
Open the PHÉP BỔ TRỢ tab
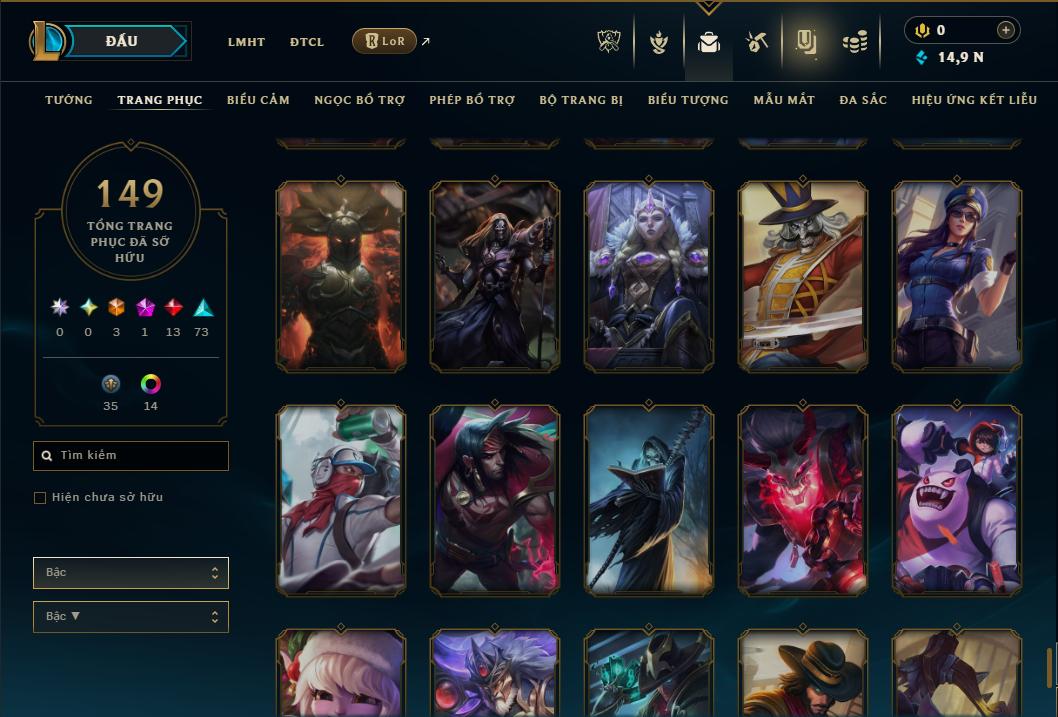coord(472,100)
